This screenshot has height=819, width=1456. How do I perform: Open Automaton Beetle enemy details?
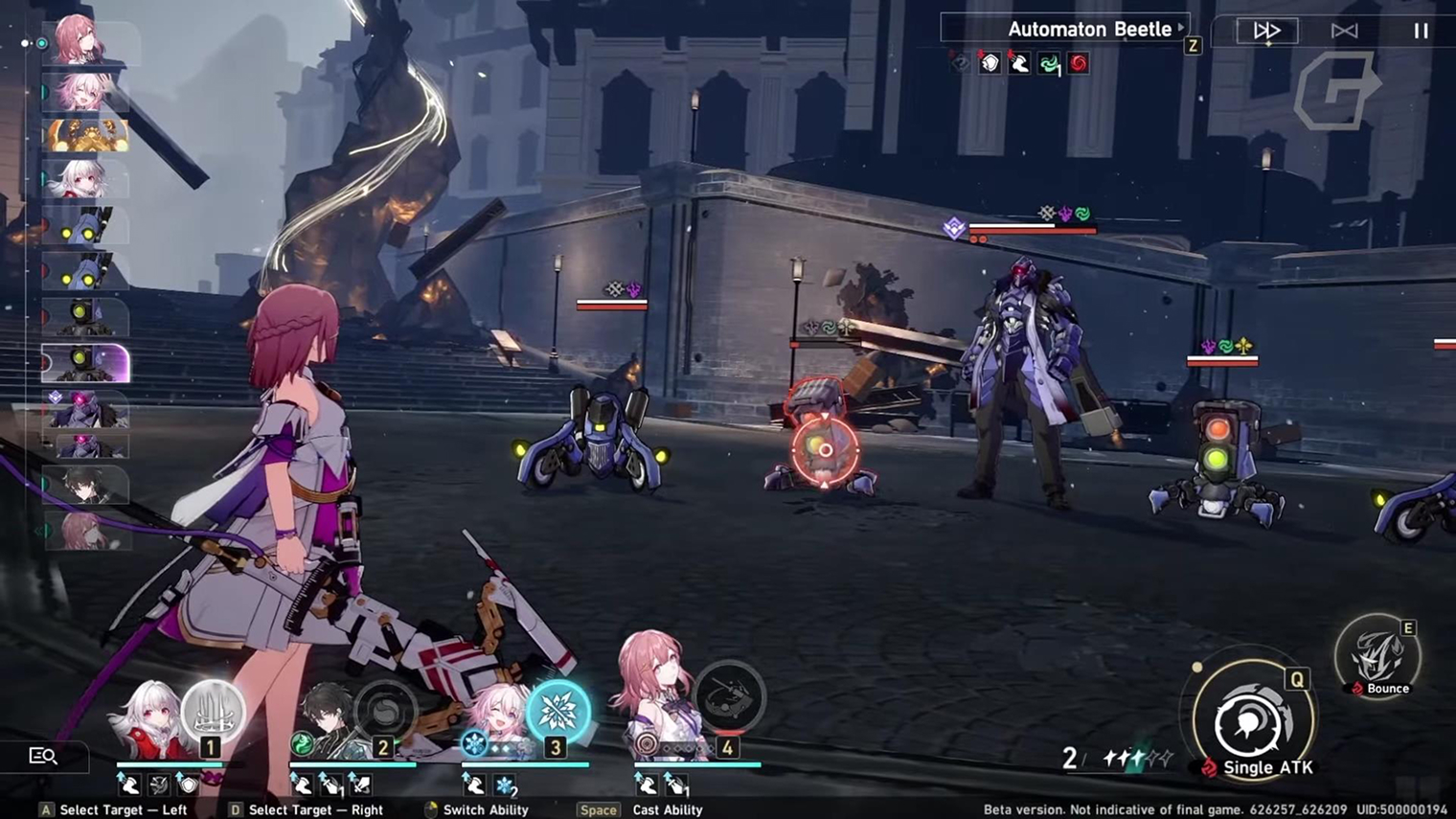[1089, 29]
